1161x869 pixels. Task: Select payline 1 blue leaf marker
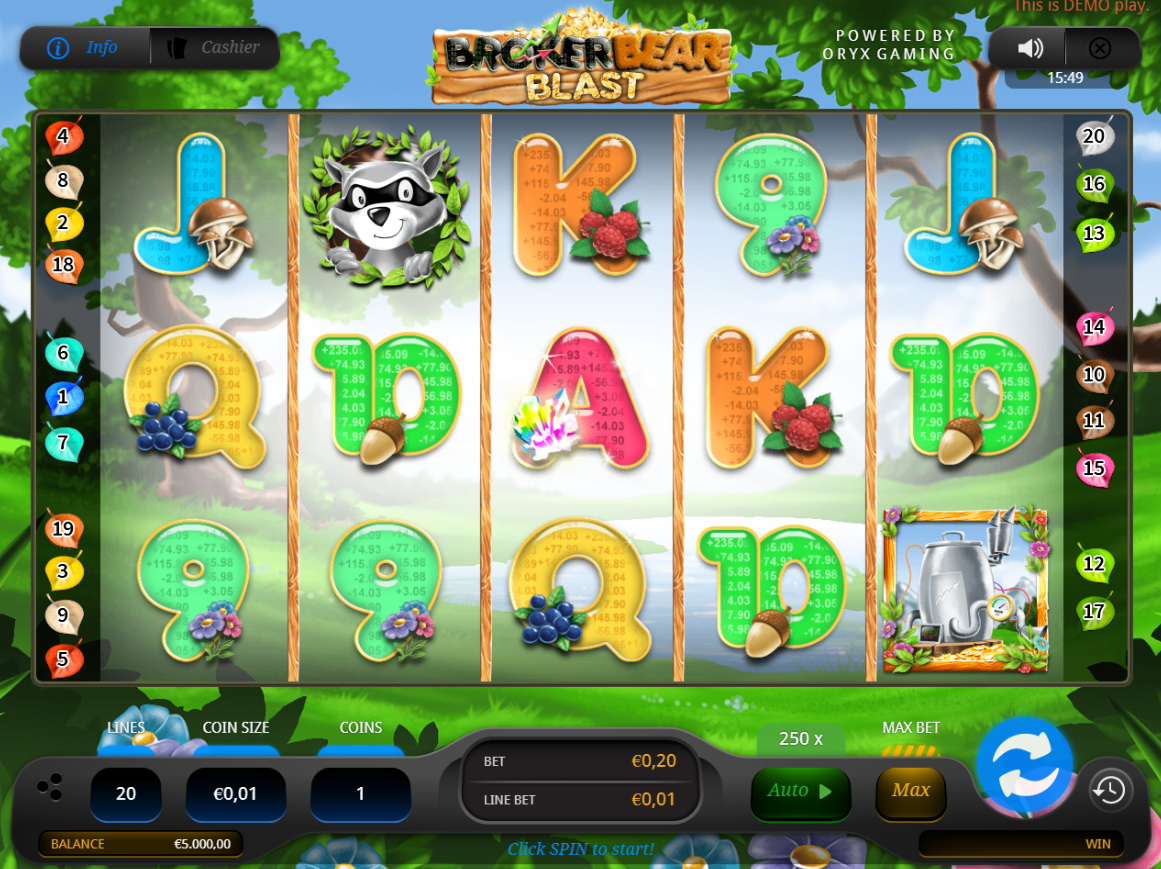(x=63, y=398)
